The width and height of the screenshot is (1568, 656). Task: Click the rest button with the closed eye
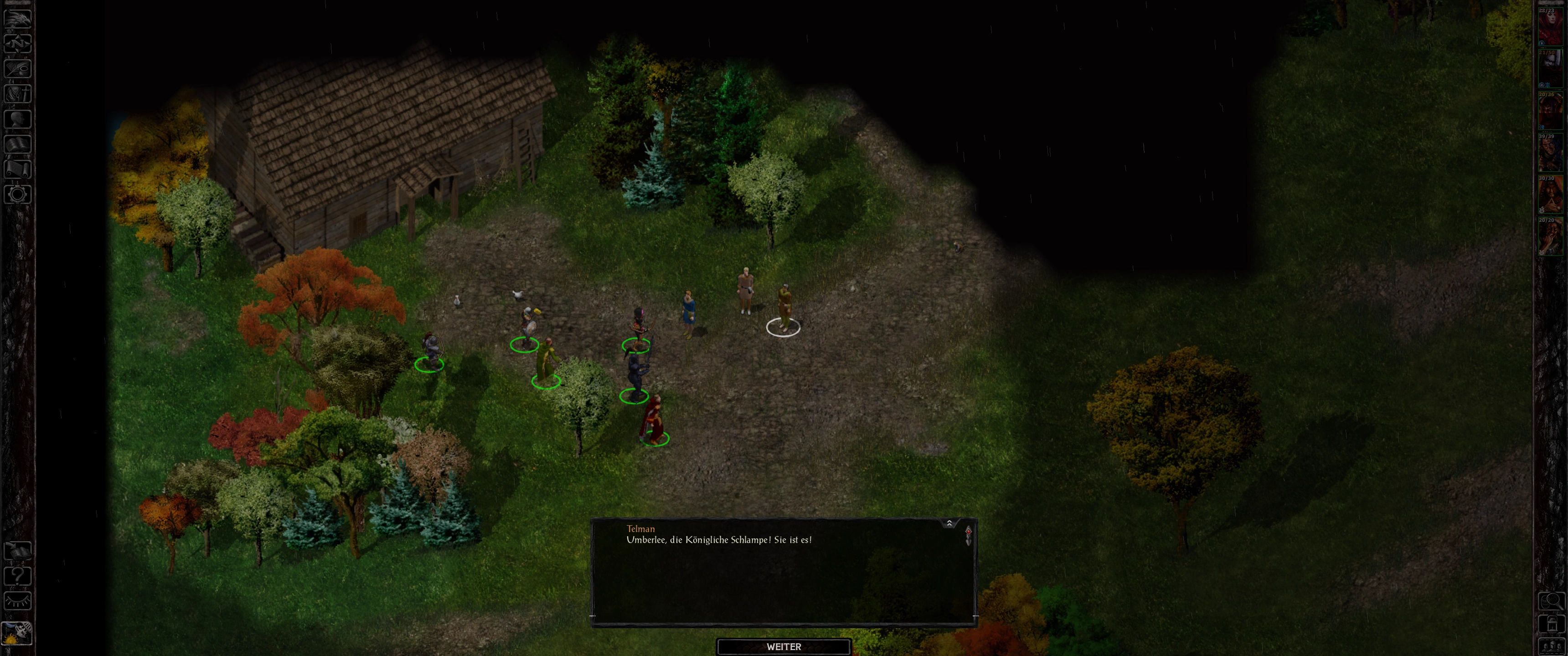click(x=17, y=600)
